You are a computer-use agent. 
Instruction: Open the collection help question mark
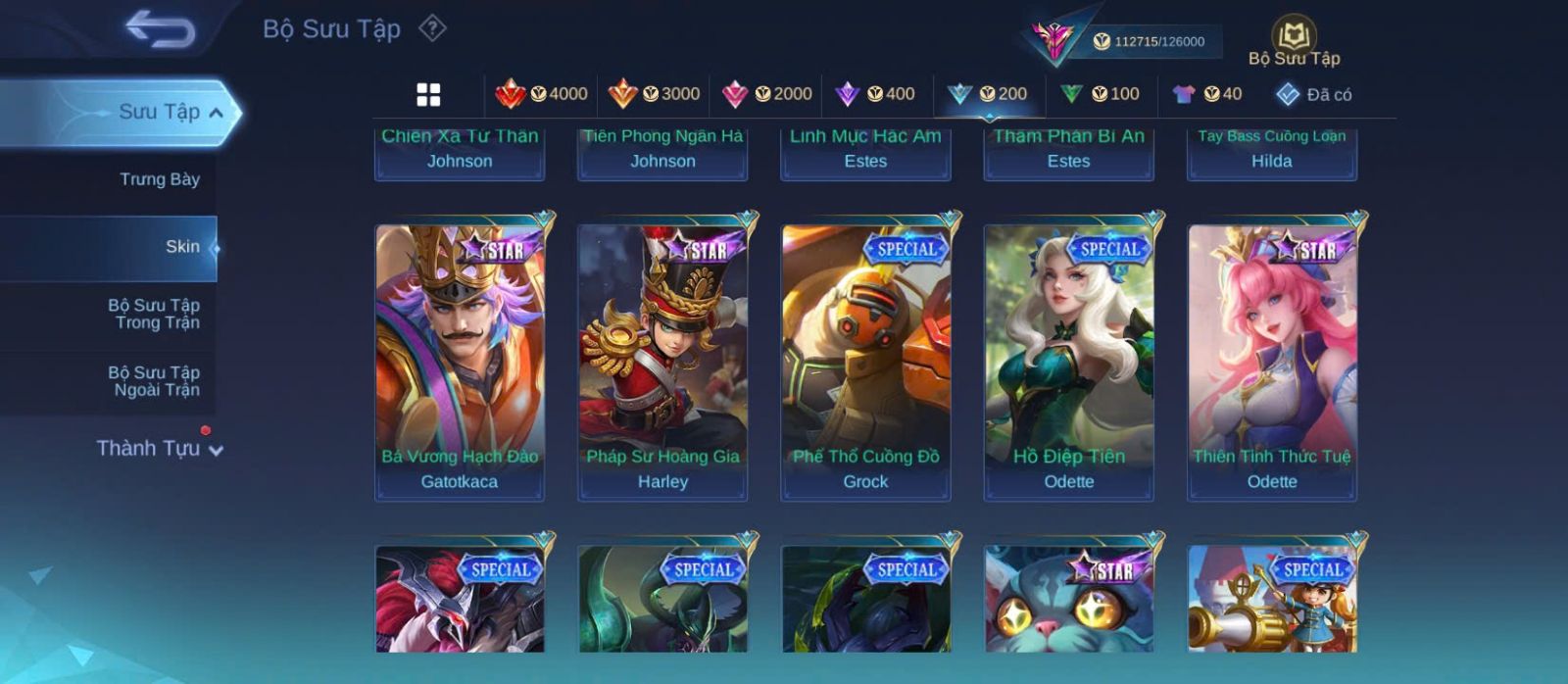click(432, 28)
